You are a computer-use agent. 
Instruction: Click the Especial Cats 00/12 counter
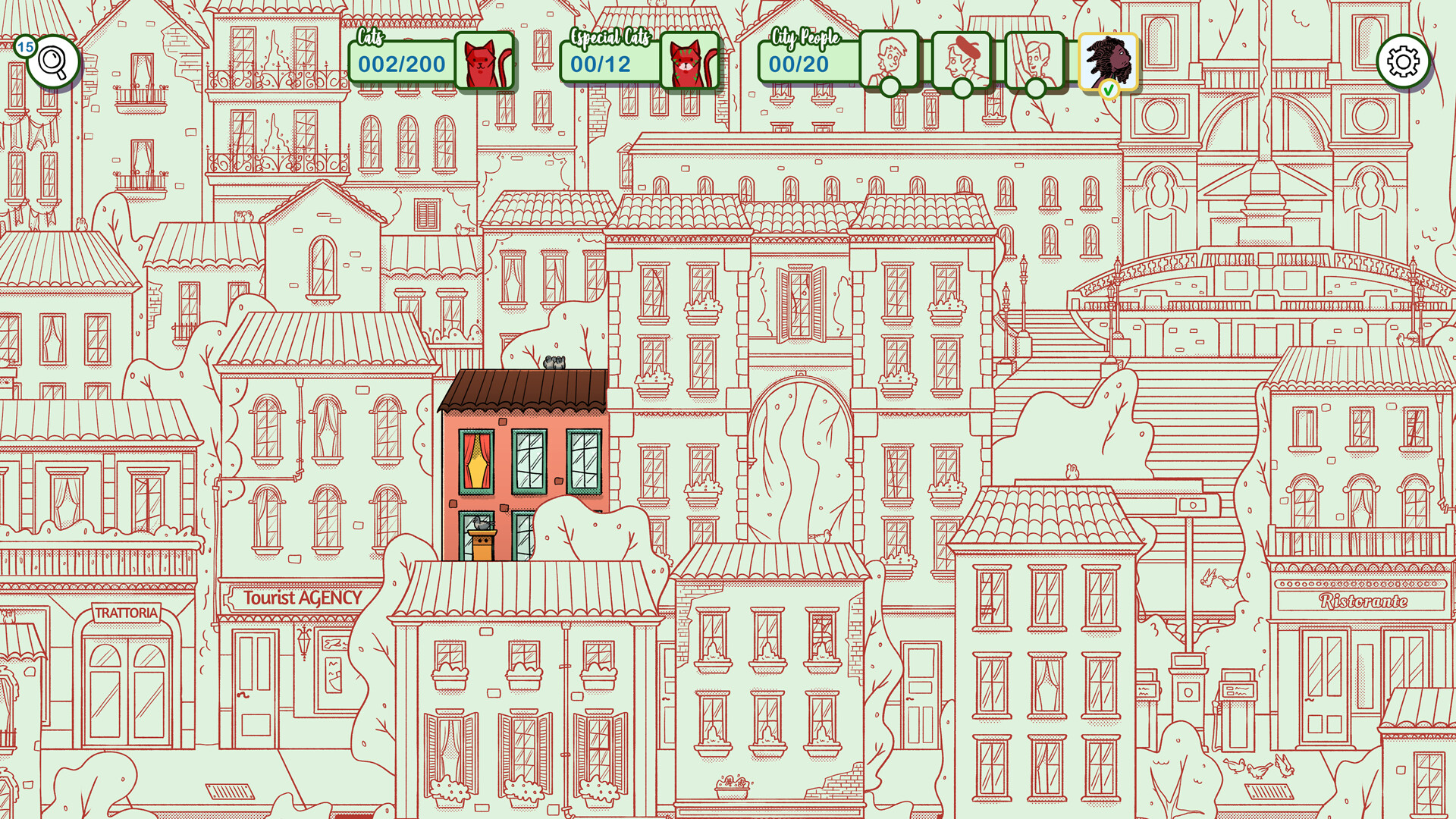(x=600, y=62)
